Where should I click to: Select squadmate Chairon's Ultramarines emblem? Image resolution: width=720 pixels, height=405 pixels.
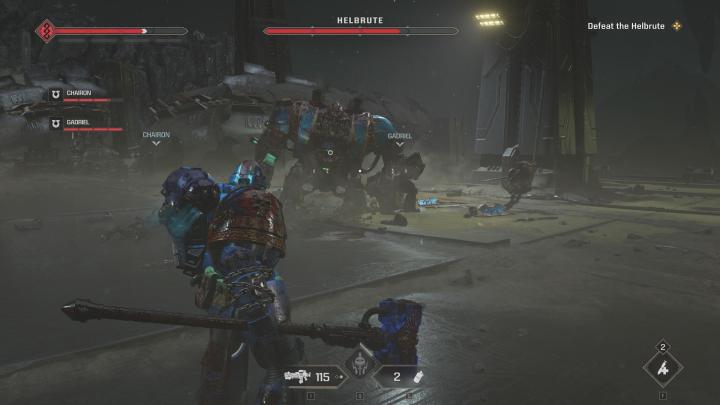pyautogui.click(x=56, y=93)
